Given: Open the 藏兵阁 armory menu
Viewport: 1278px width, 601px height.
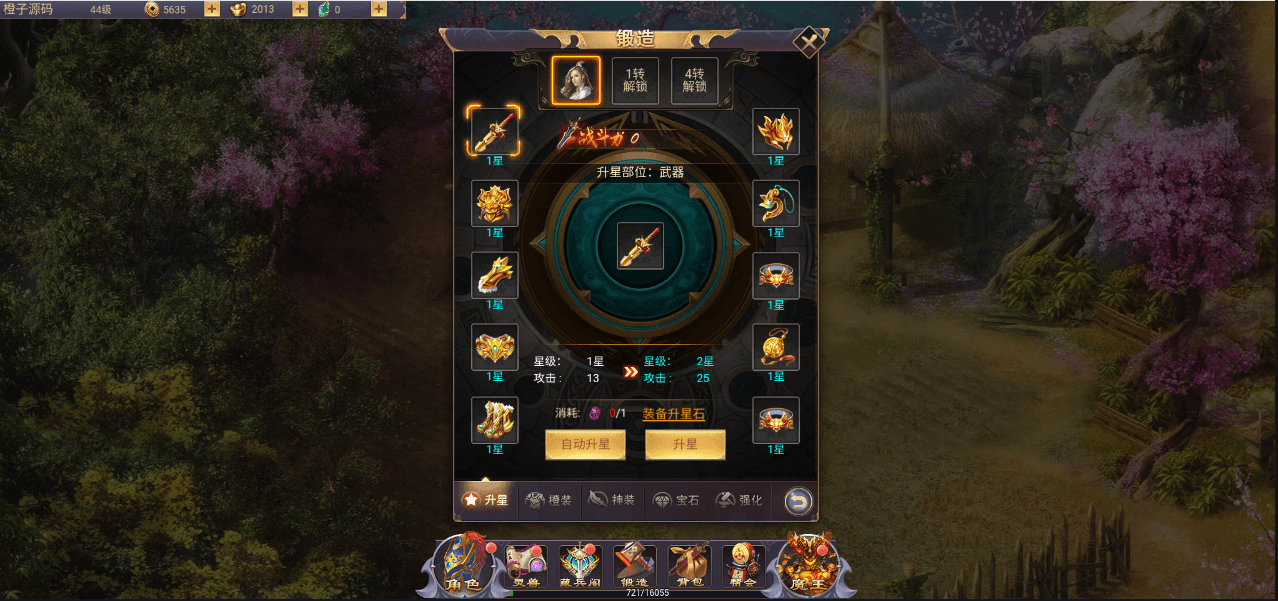Looking at the screenshot, I should click(x=580, y=566).
